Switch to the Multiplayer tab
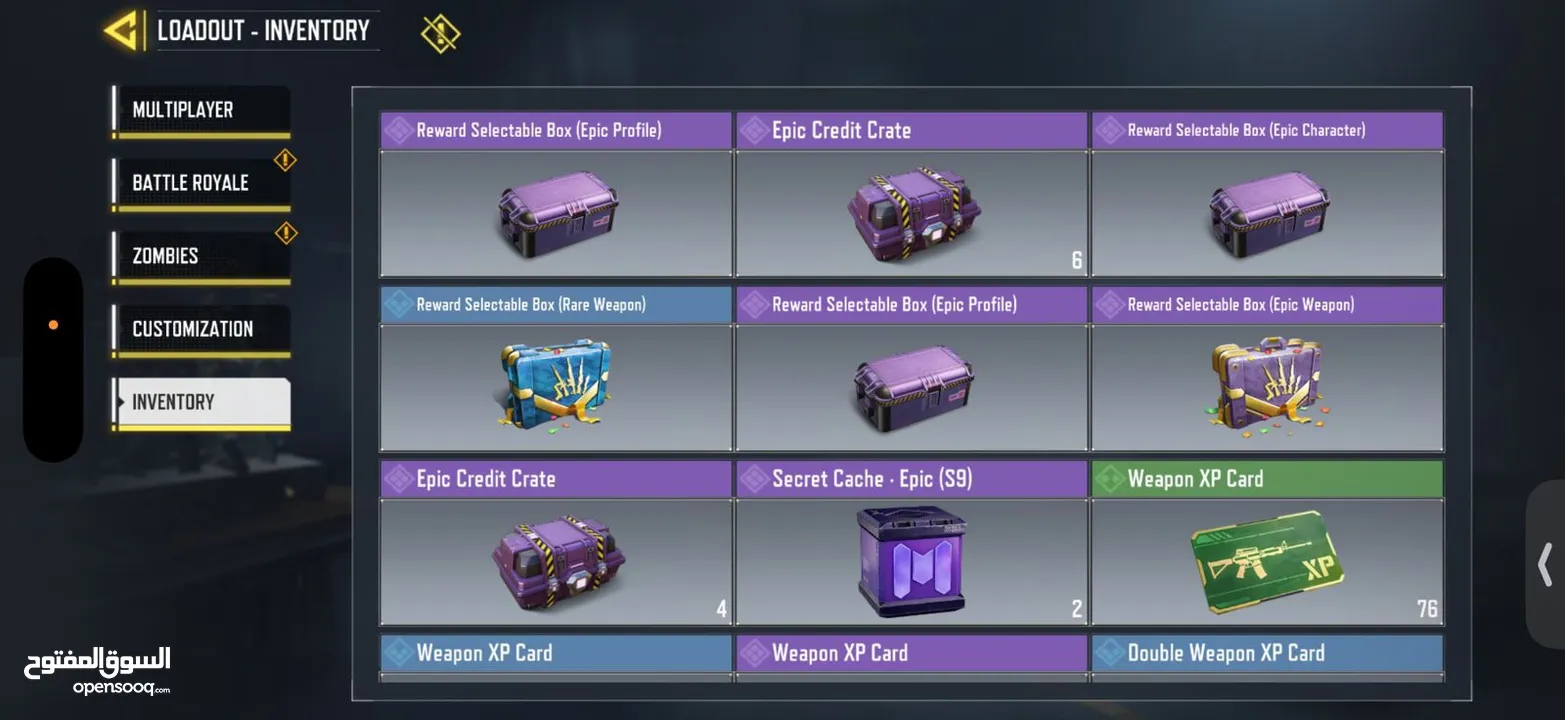Screen dimensions: 1565x720 pos(198,108)
